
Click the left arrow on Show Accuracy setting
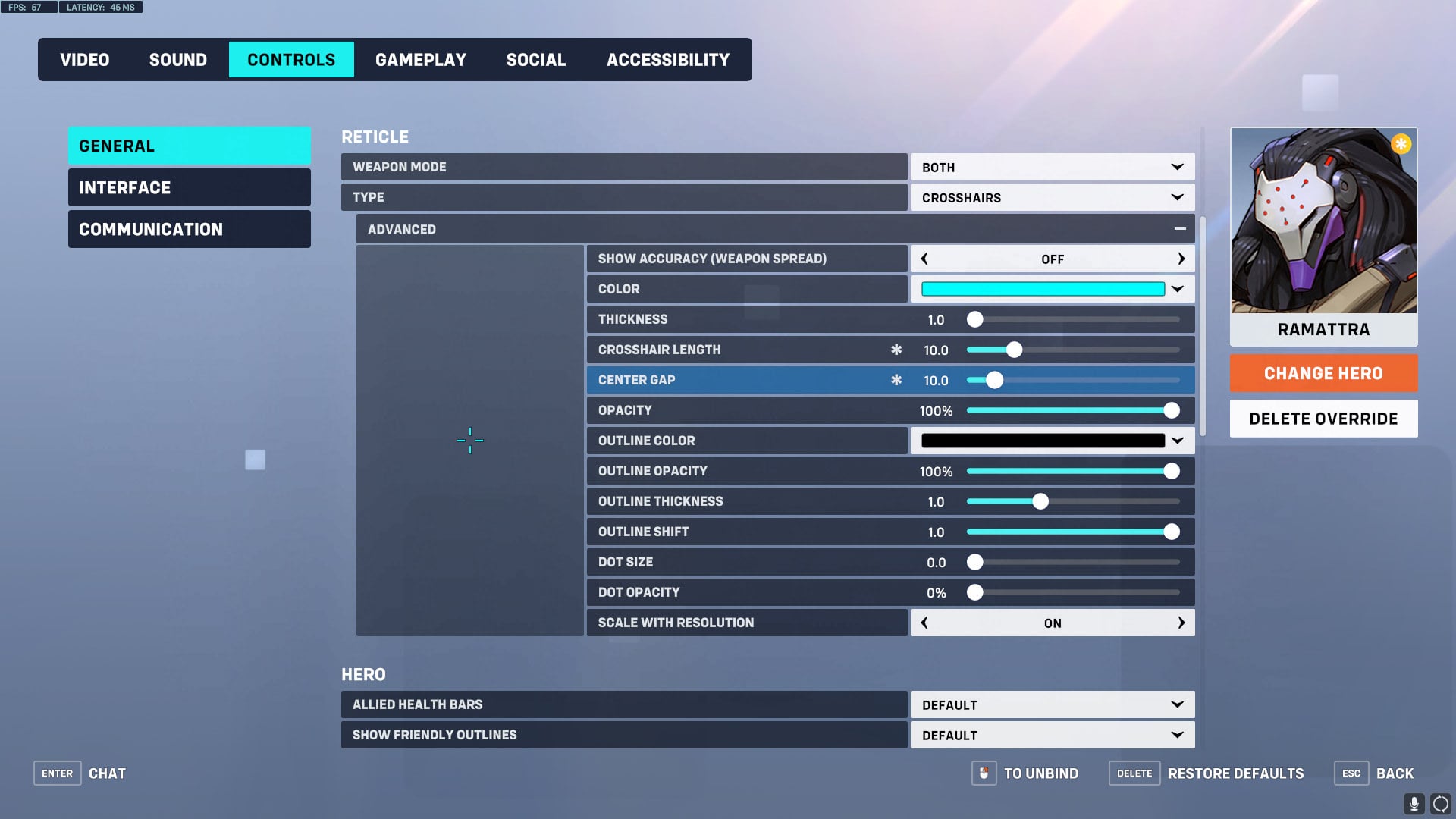[x=924, y=259]
